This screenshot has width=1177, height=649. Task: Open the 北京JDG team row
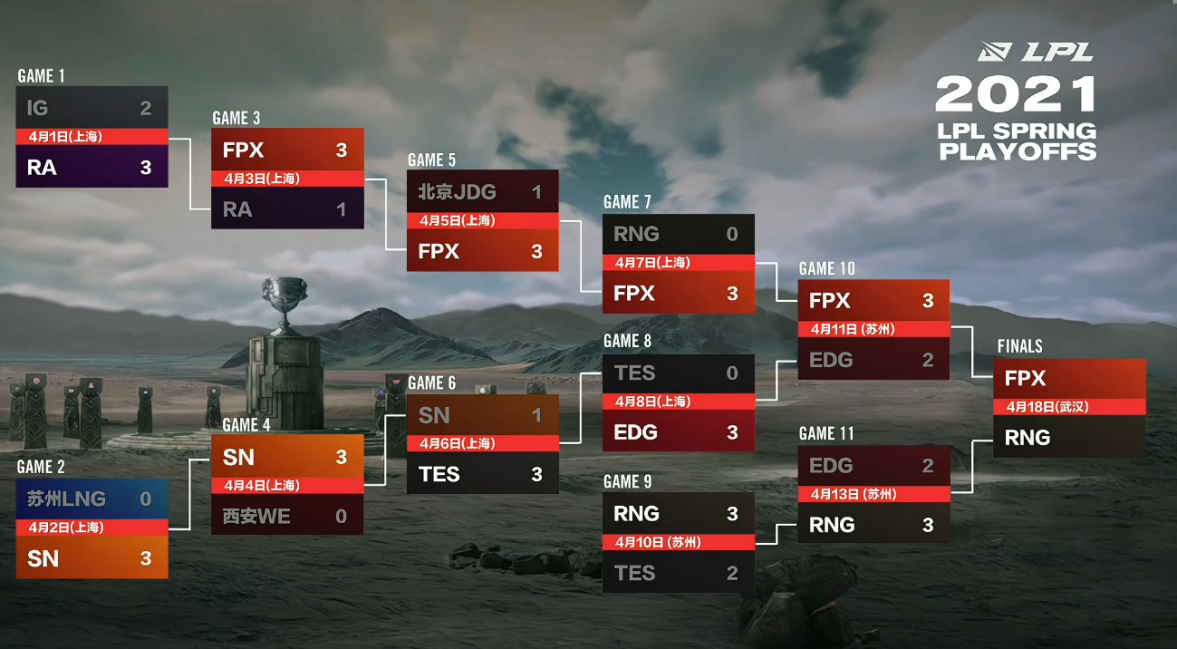[482, 191]
